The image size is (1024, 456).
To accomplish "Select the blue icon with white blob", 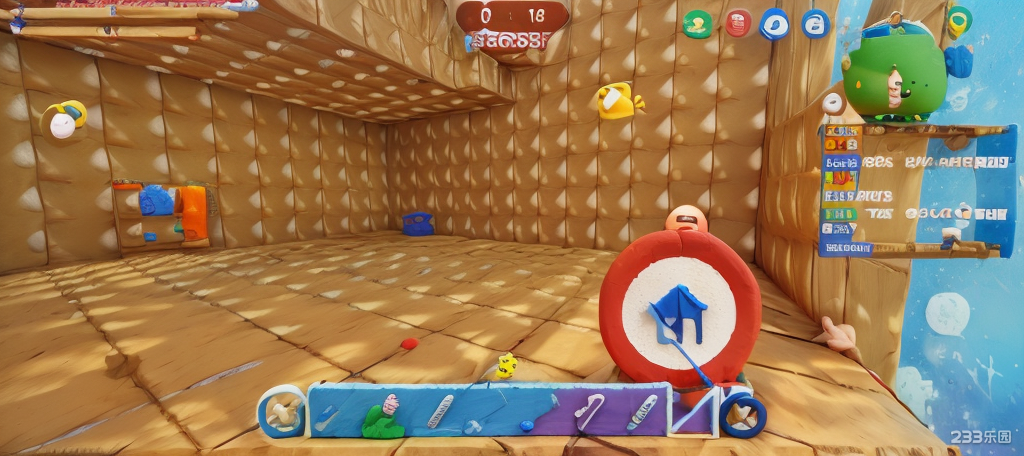I will [774, 23].
